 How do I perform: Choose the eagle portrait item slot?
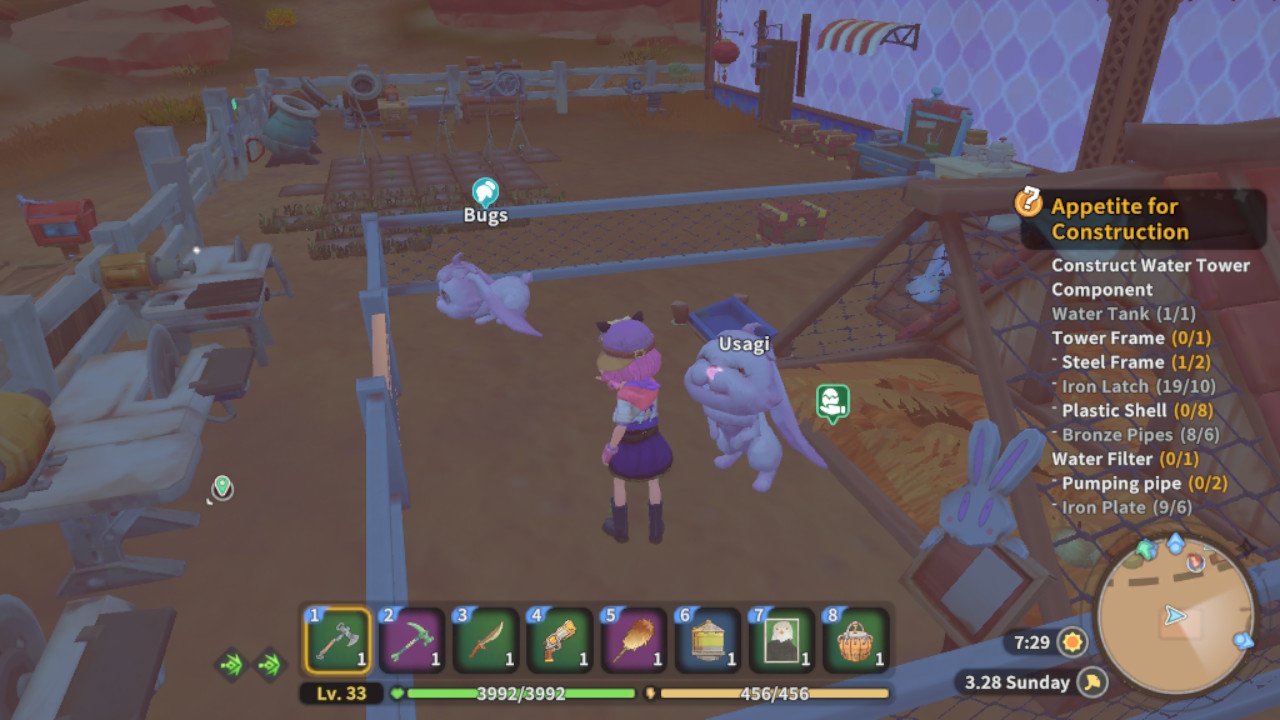(782, 640)
